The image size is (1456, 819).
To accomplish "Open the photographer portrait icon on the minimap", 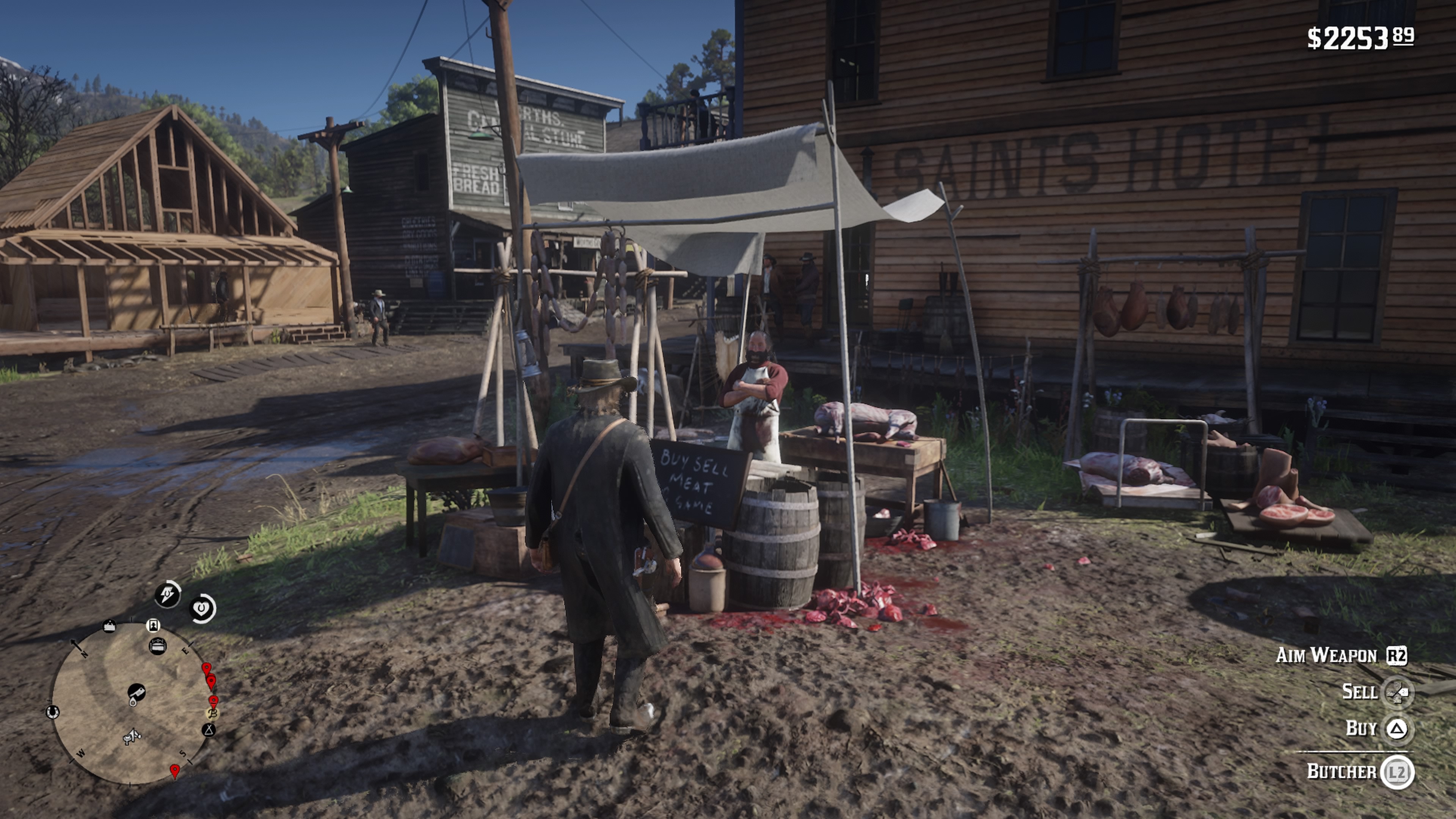I will coord(154,626).
